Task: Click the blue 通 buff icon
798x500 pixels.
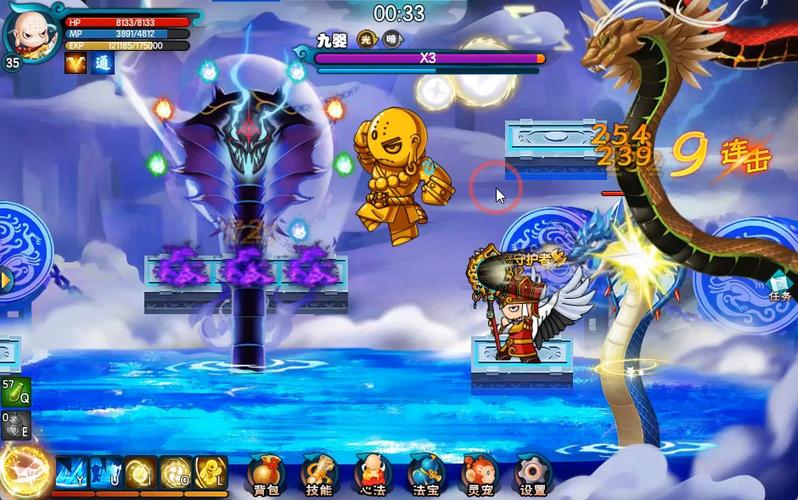Action: [103, 64]
